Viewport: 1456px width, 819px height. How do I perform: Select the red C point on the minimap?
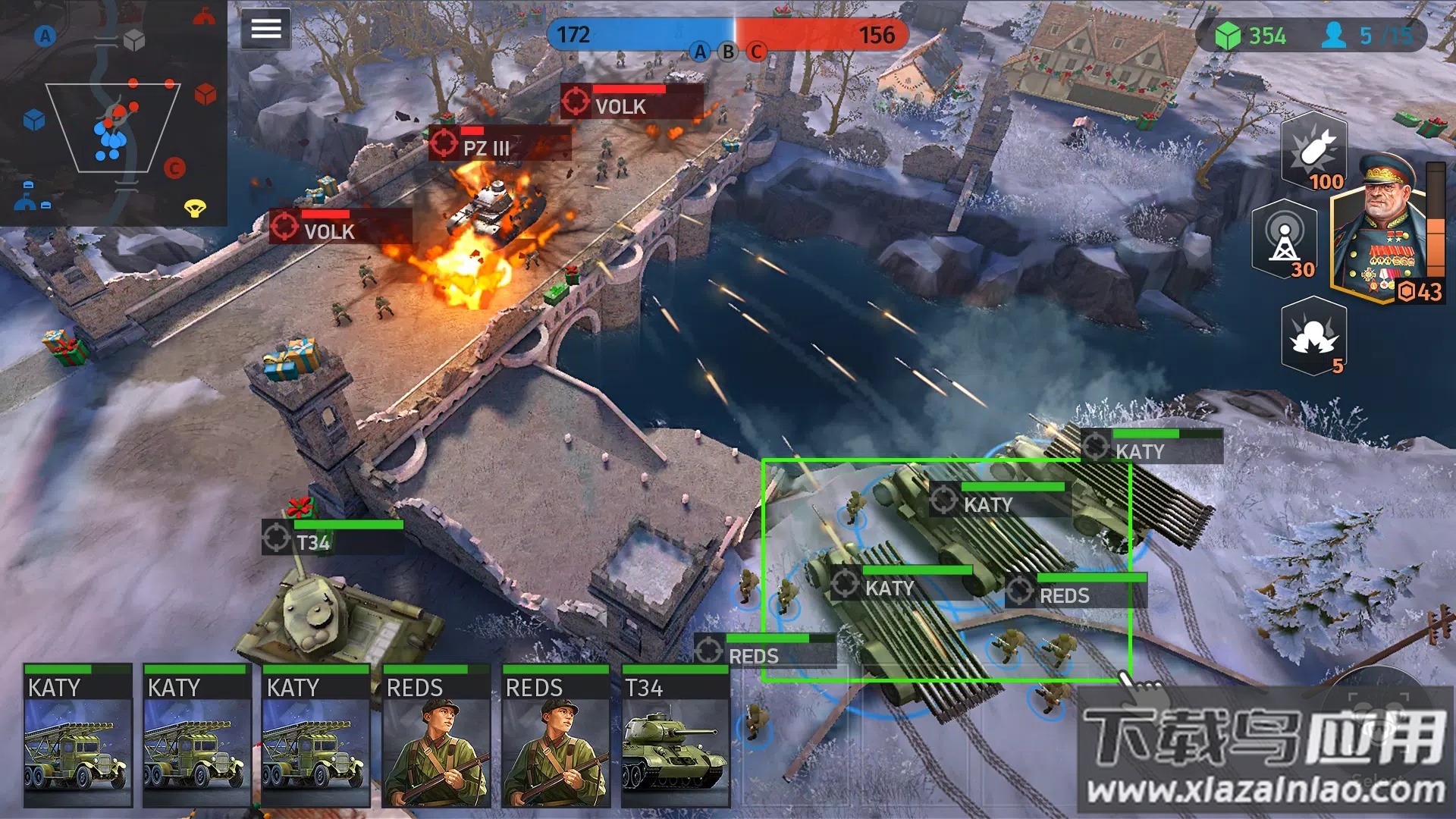[x=174, y=168]
